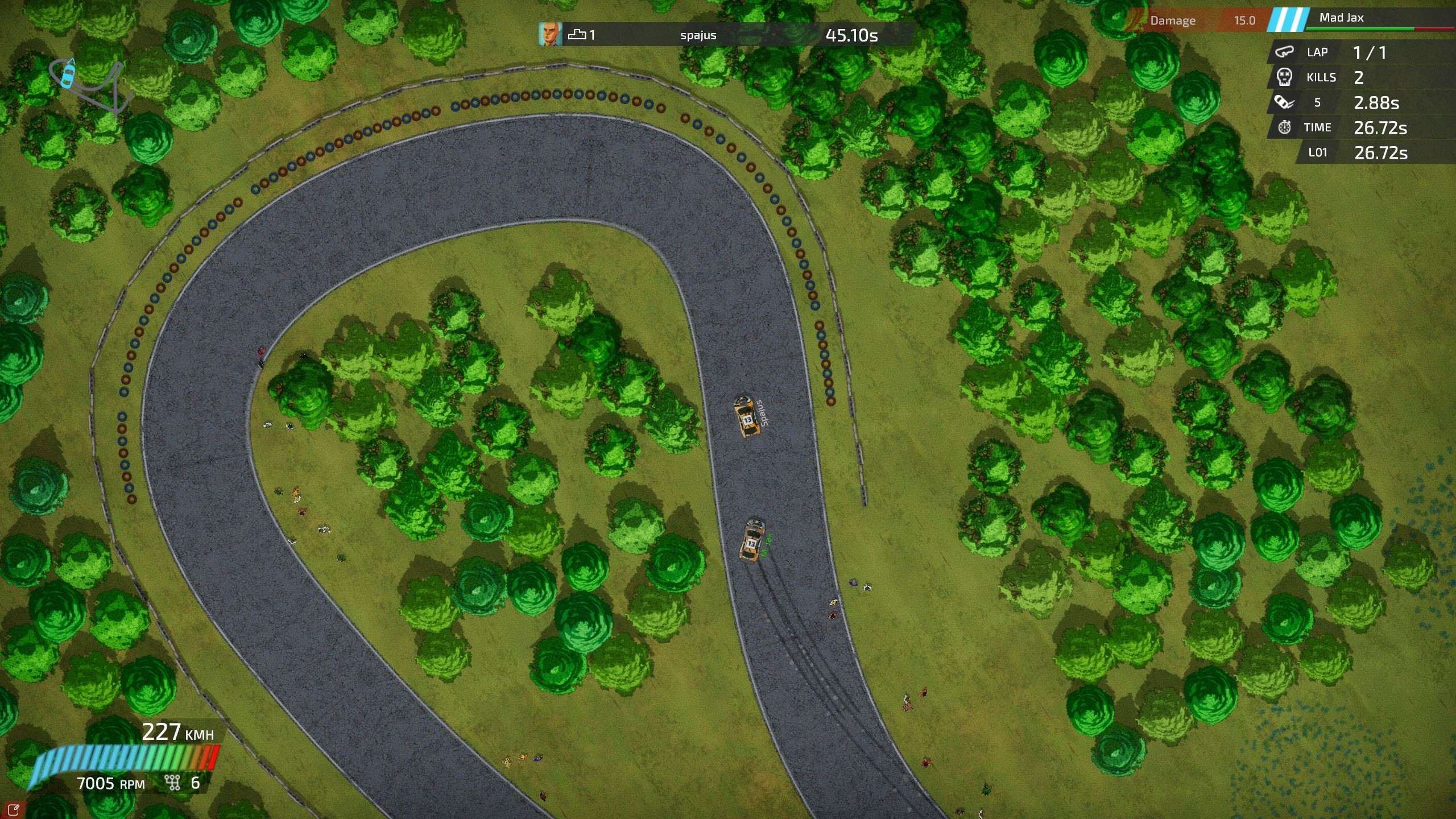Click the podium rank icon beside spajus
The image size is (1456, 819).
coord(576,35)
